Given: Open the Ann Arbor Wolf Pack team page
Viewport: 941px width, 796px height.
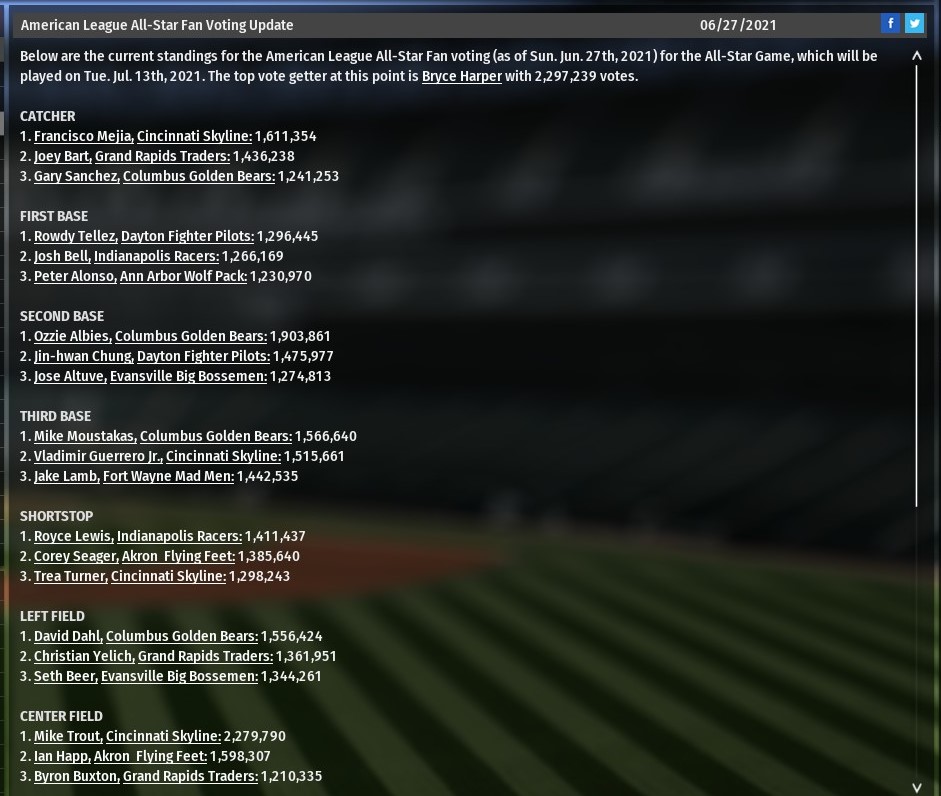Looking at the screenshot, I should [x=183, y=276].
